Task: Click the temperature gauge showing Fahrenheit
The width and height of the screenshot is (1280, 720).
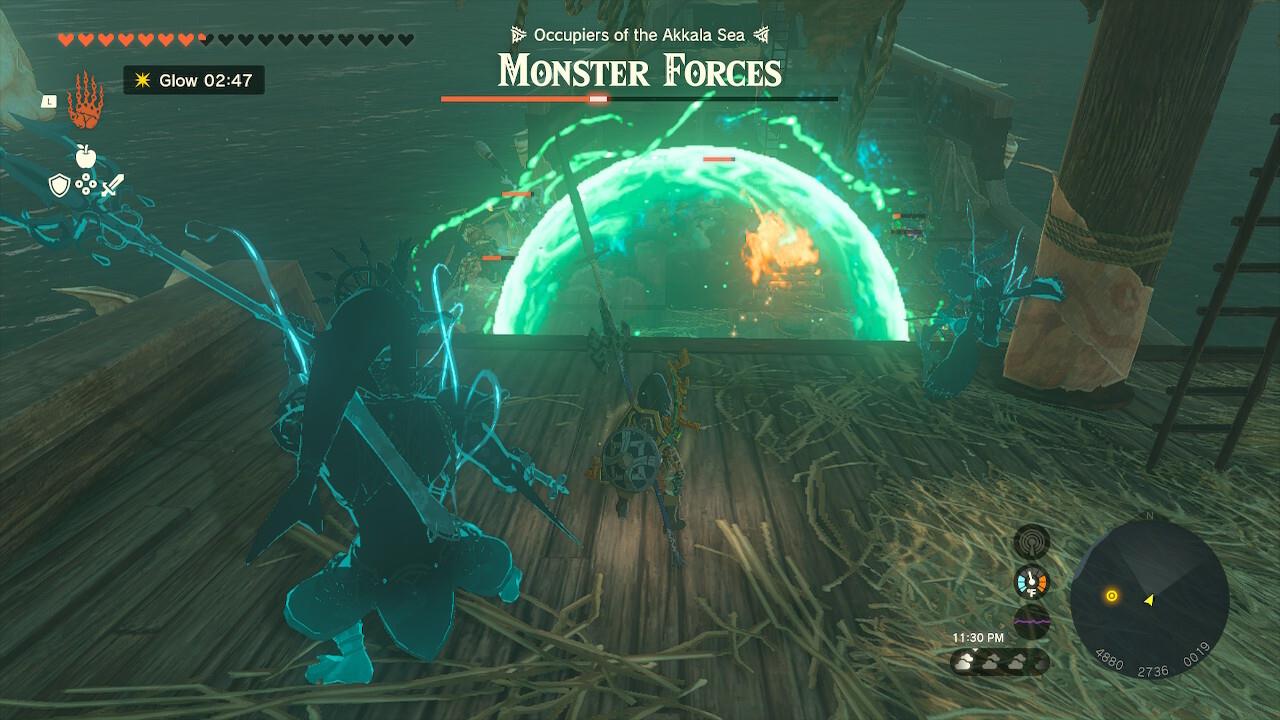Action: point(1031,580)
